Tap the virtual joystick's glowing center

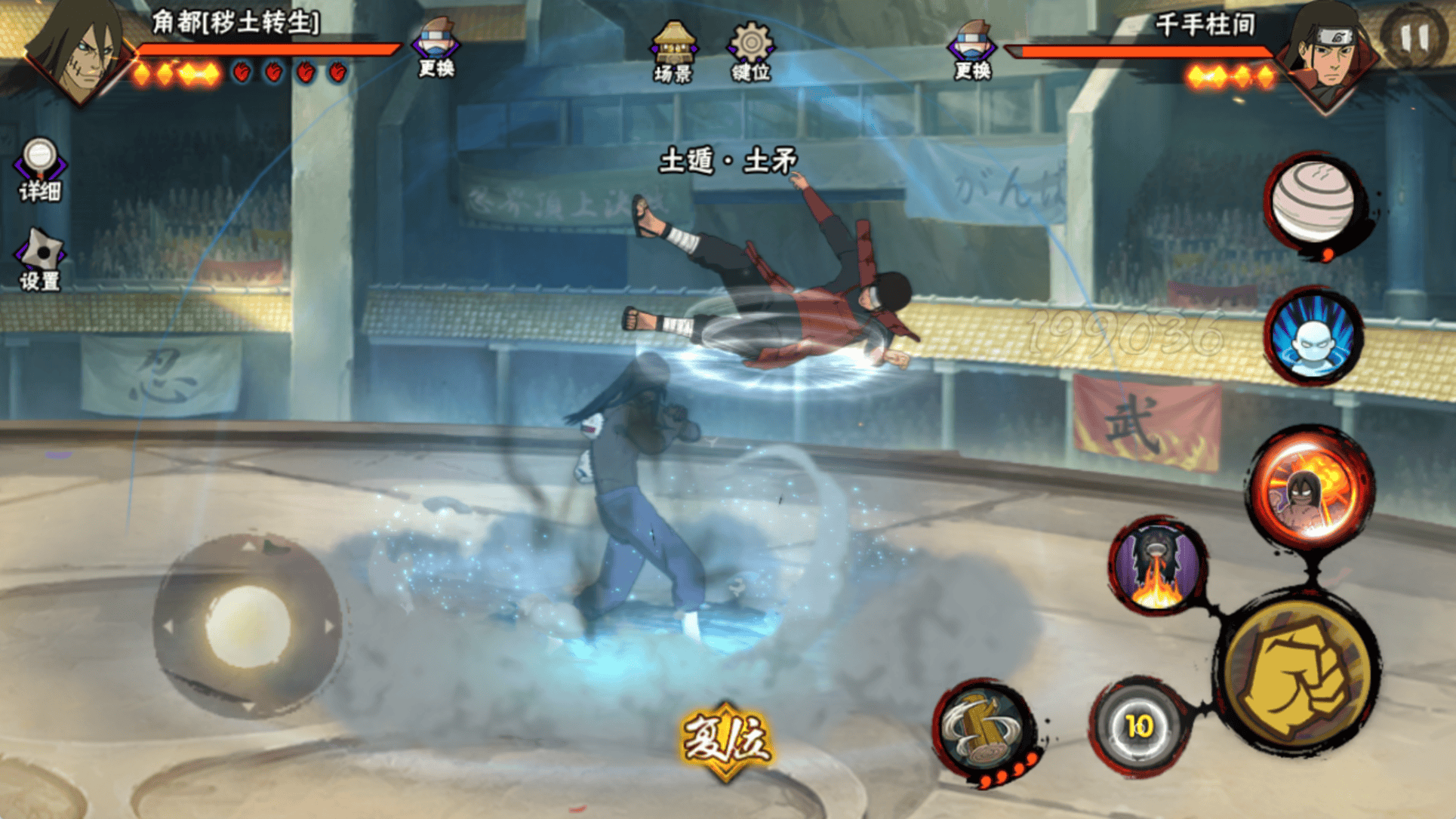[x=248, y=626]
